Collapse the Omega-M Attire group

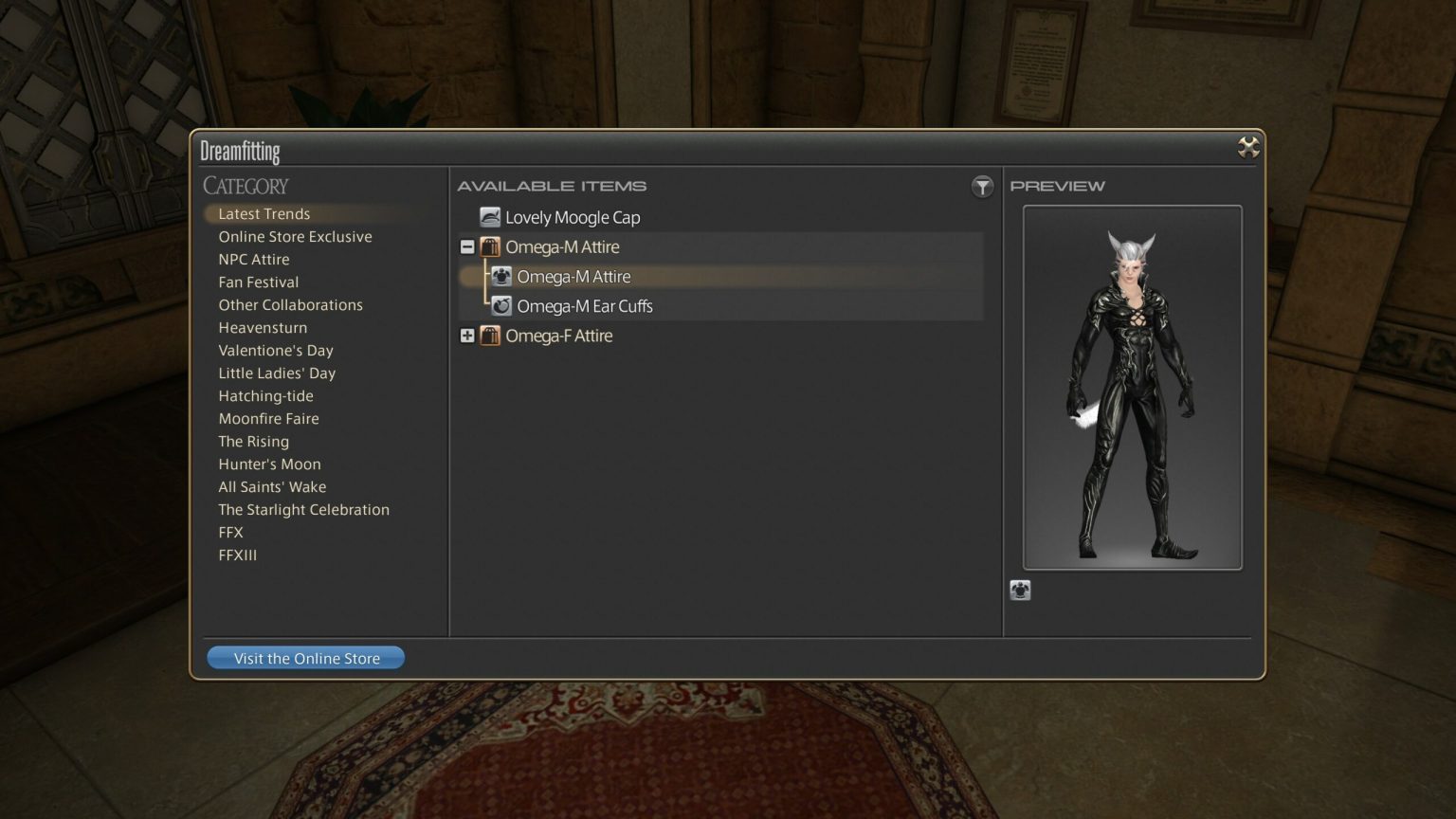point(466,246)
